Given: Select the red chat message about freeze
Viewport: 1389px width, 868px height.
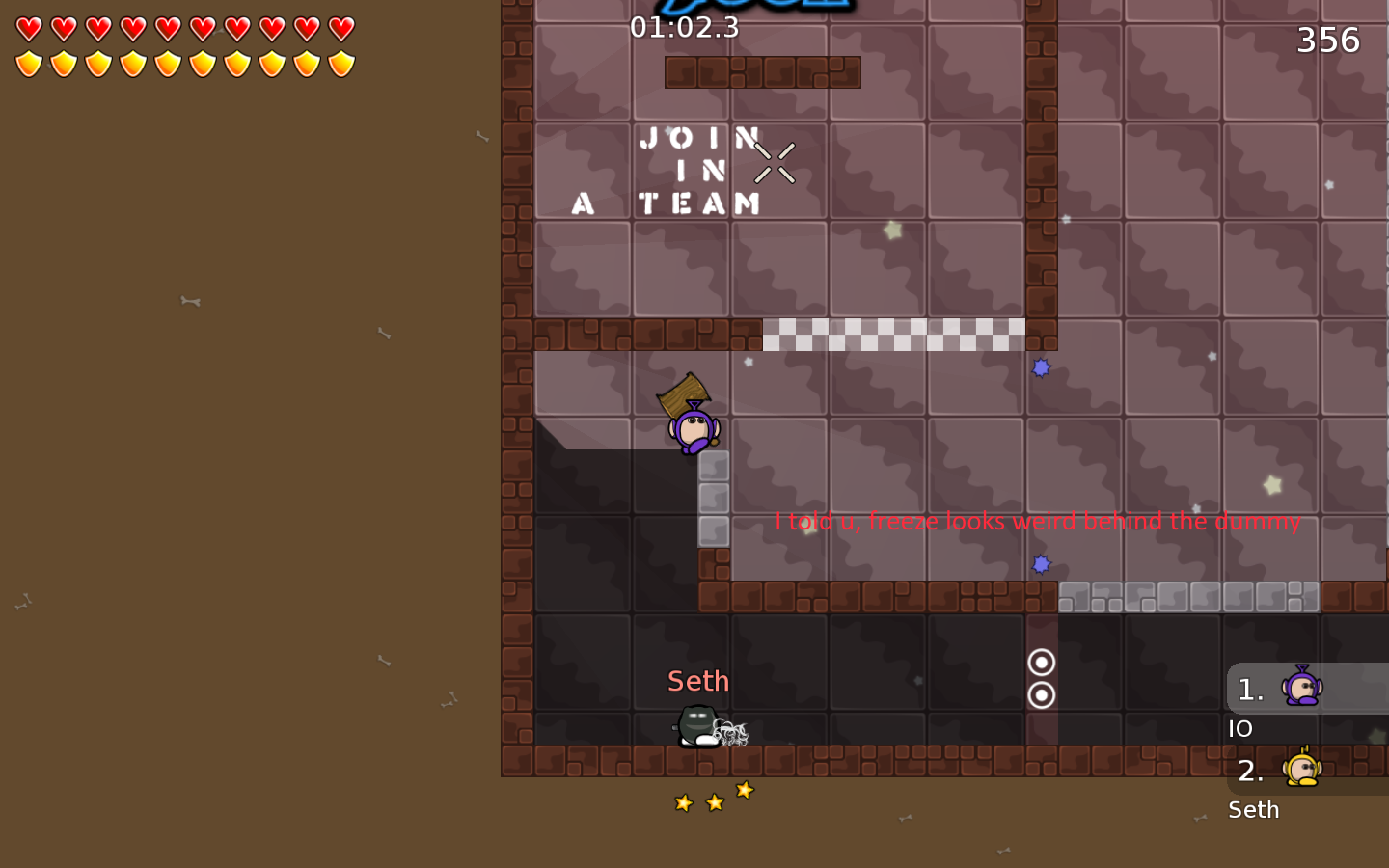Looking at the screenshot, I should pos(1038,522).
